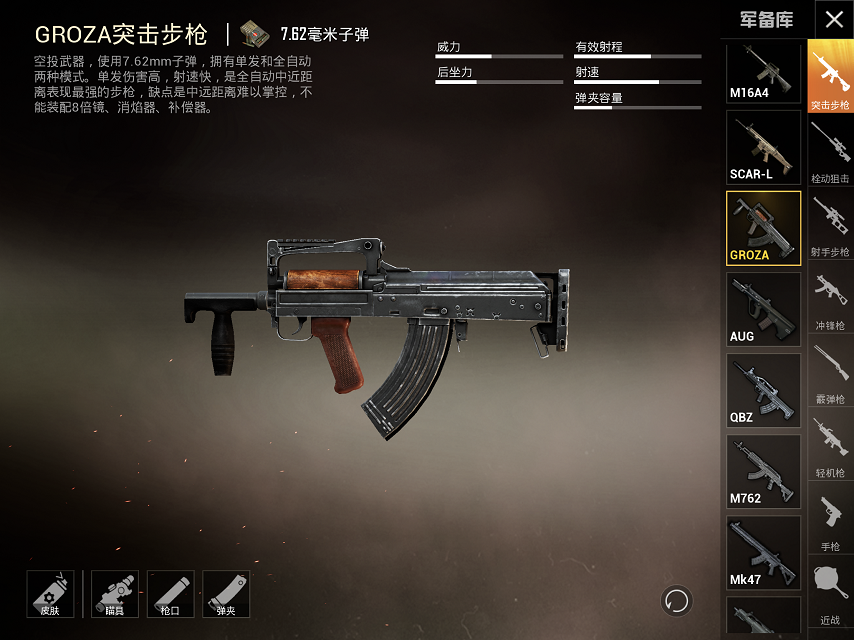Image resolution: width=854 pixels, height=640 pixels.
Task: Switch to the 射手步枪 marksman rifle tab
Action: point(830,225)
